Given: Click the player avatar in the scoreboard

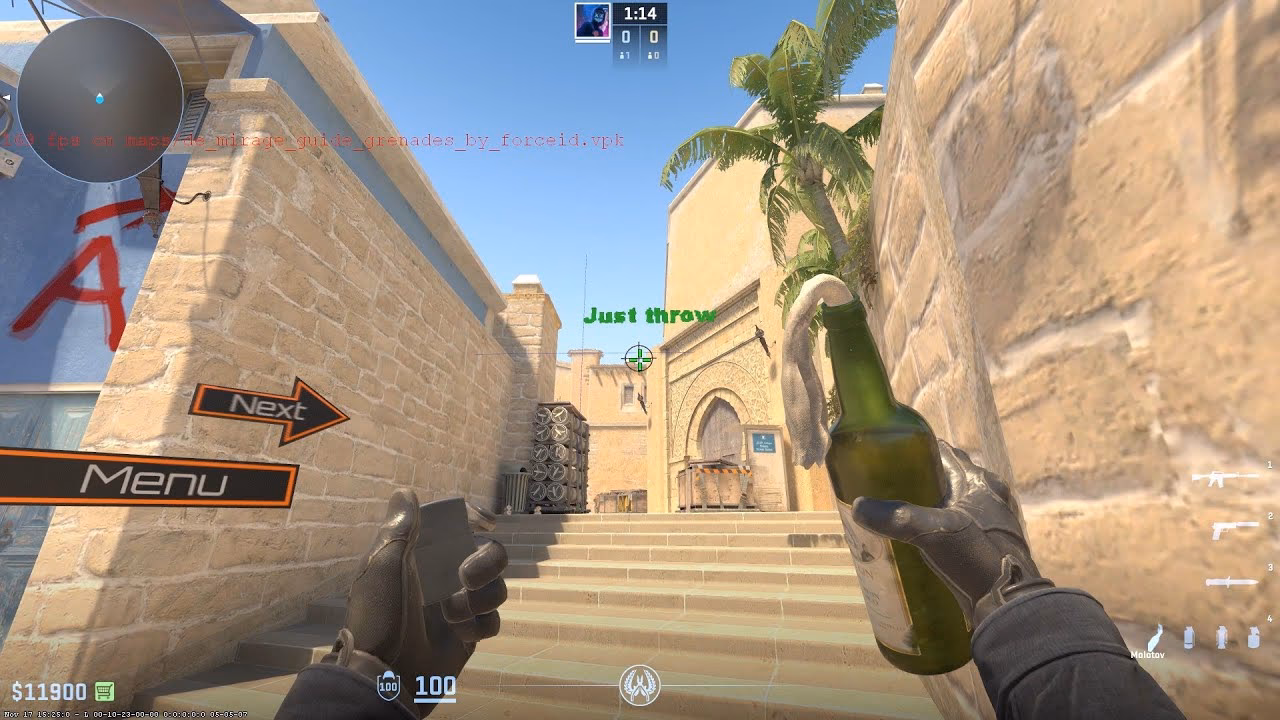Looking at the screenshot, I should tap(592, 22).
